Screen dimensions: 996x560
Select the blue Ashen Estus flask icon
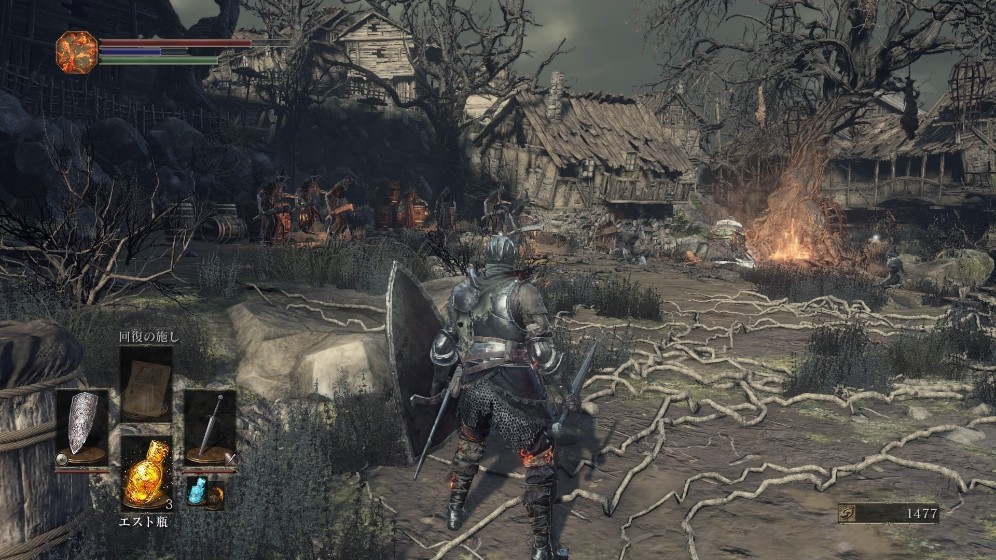pos(197,491)
